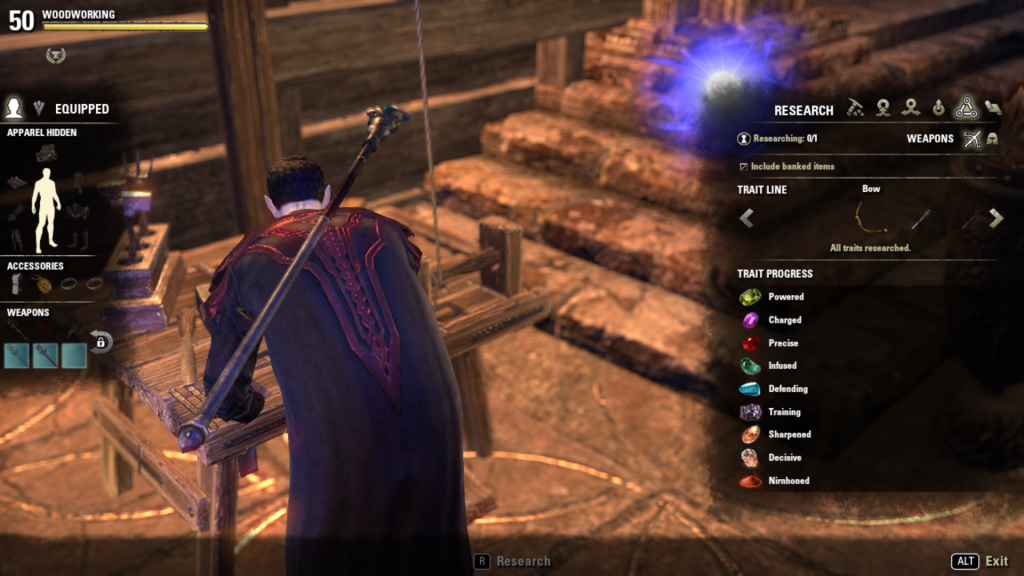Switch research filter to the armor helmet
Viewport: 1024px width, 576px height.
point(992,139)
